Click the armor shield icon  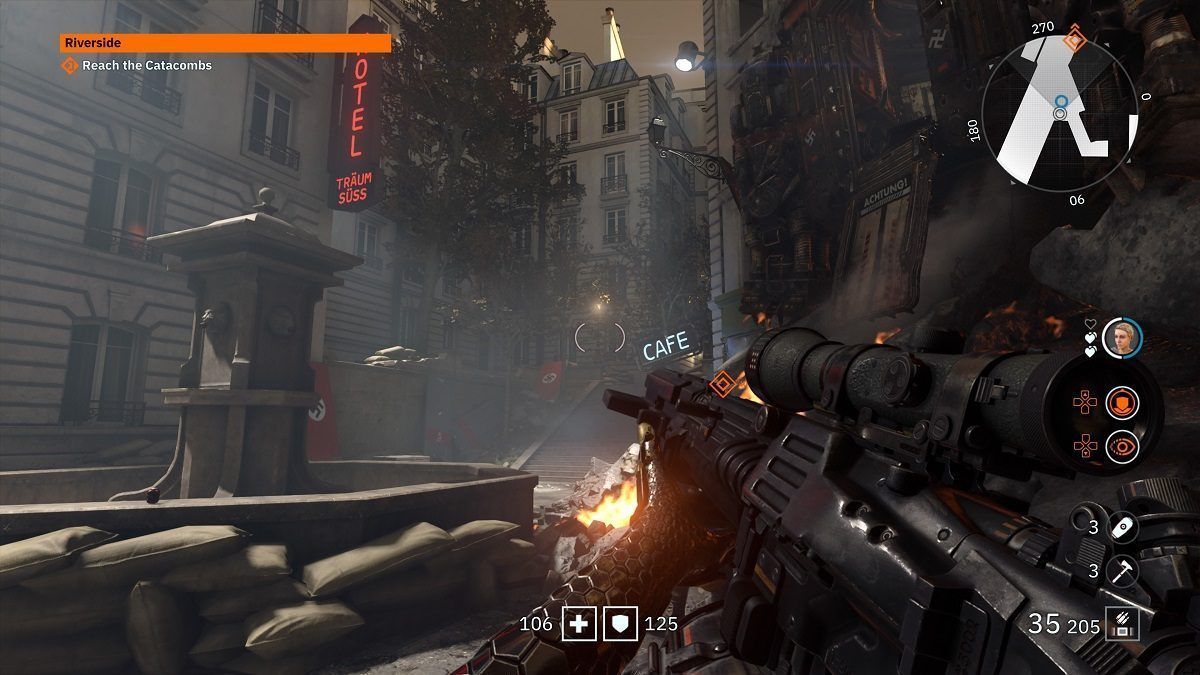pyautogui.click(x=619, y=624)
